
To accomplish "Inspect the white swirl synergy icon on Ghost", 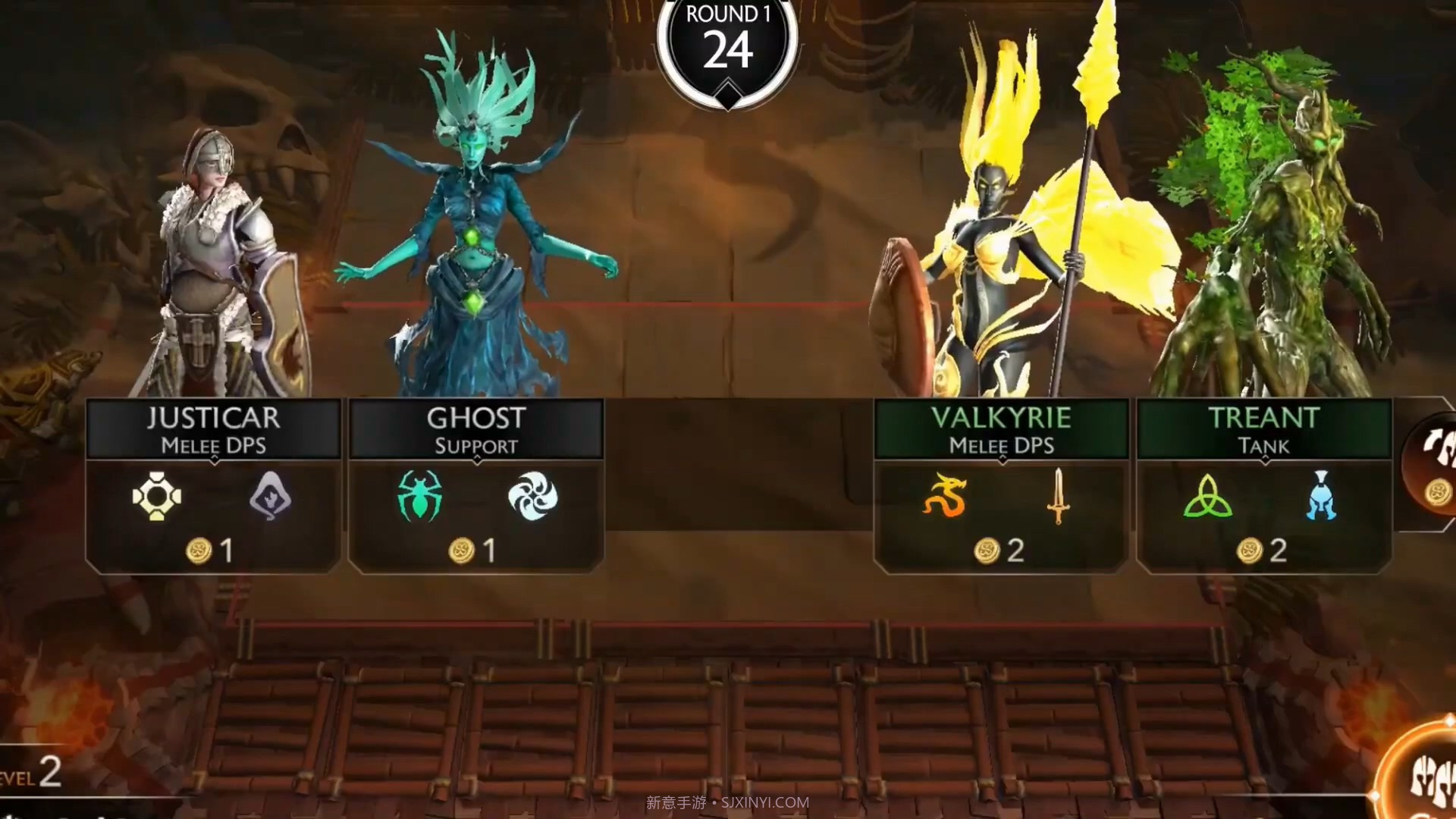I will coord(532,497).
